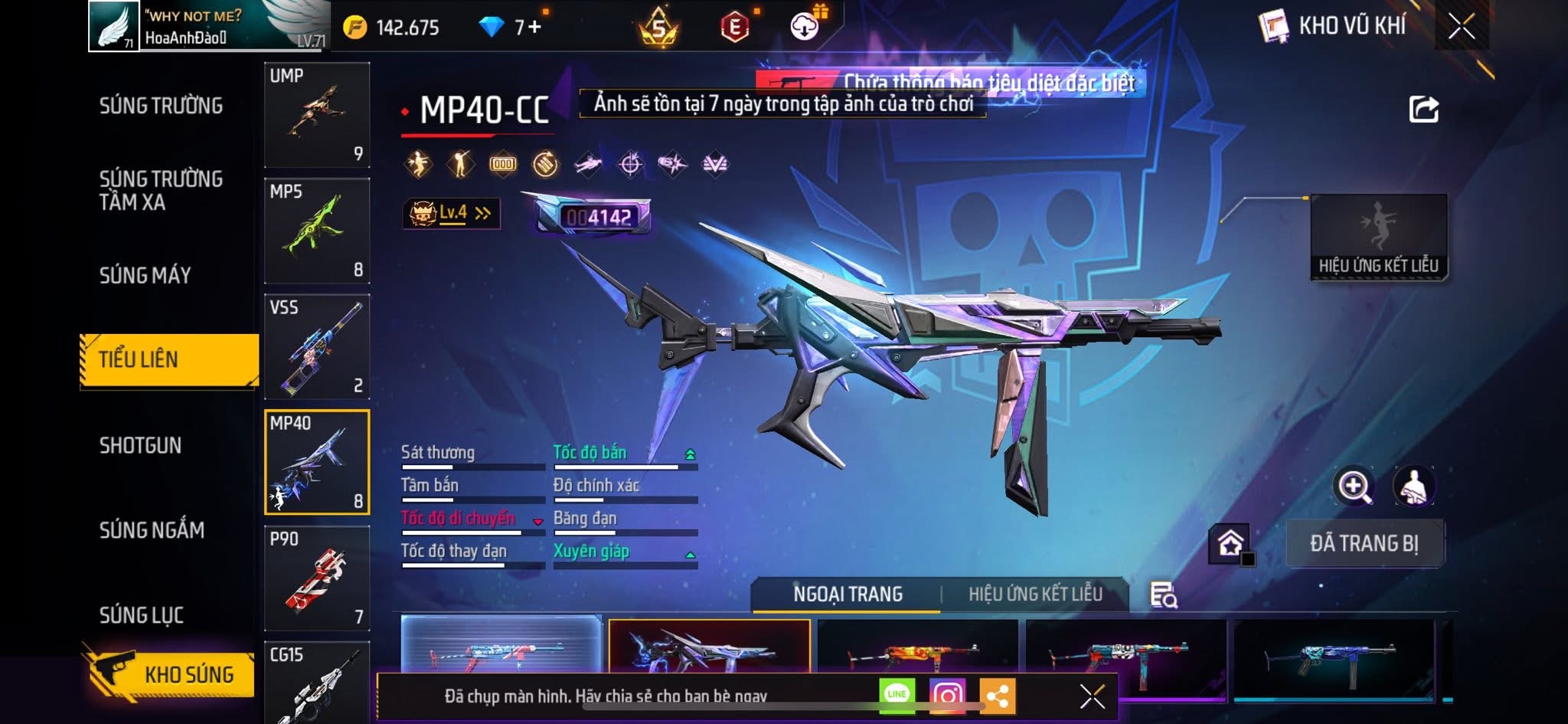Open the Súng Ngắm category
Image resolution: width=1568 pixels, height=724 pixels.
pos(152,530)
